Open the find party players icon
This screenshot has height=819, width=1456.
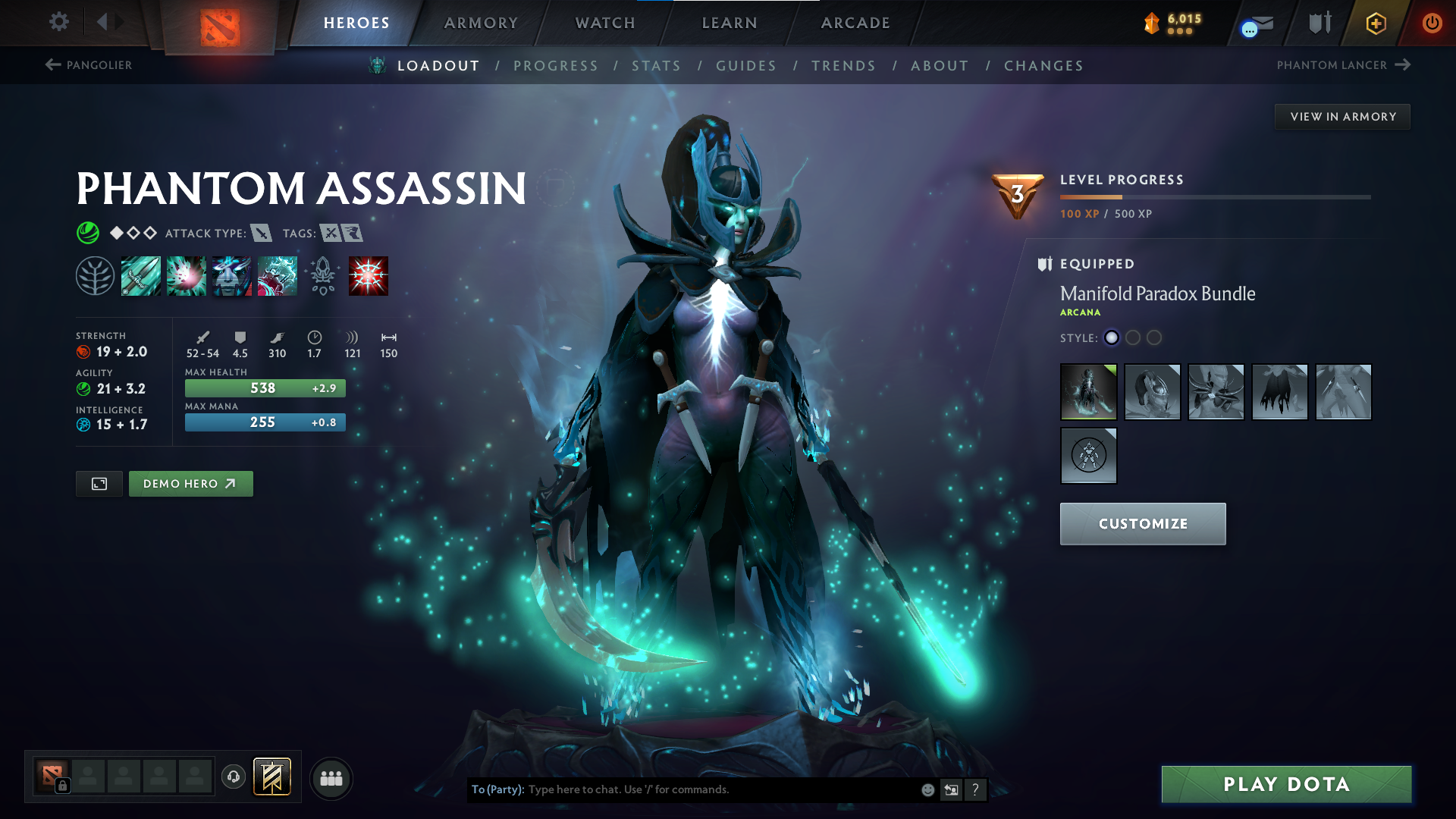(x=331, y=777)
